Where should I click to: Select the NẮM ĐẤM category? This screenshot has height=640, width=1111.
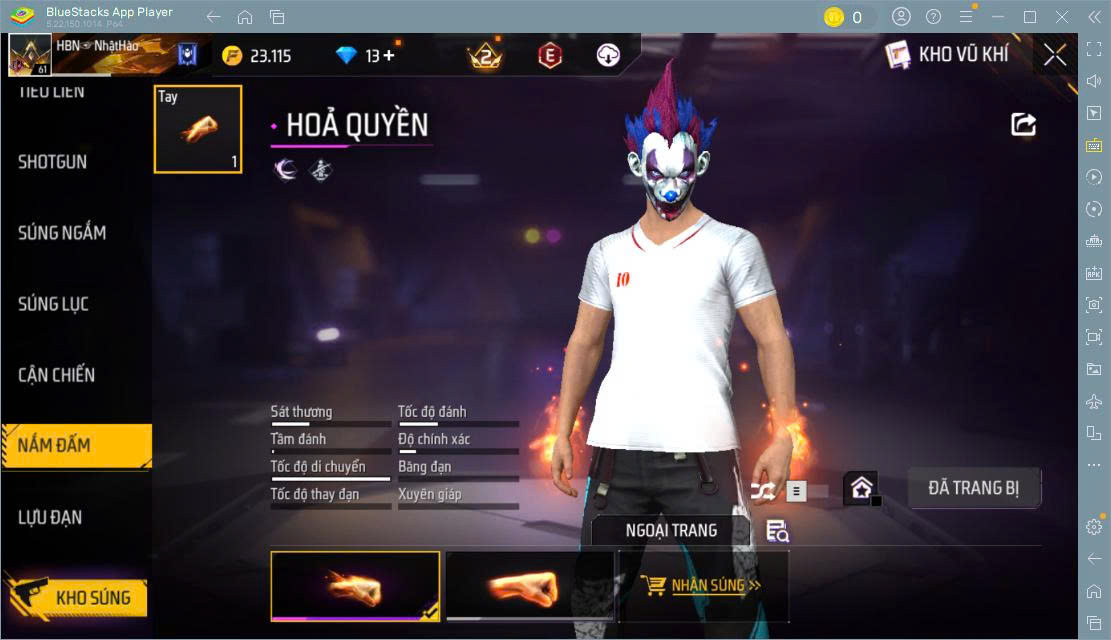[x=55, y=446]
